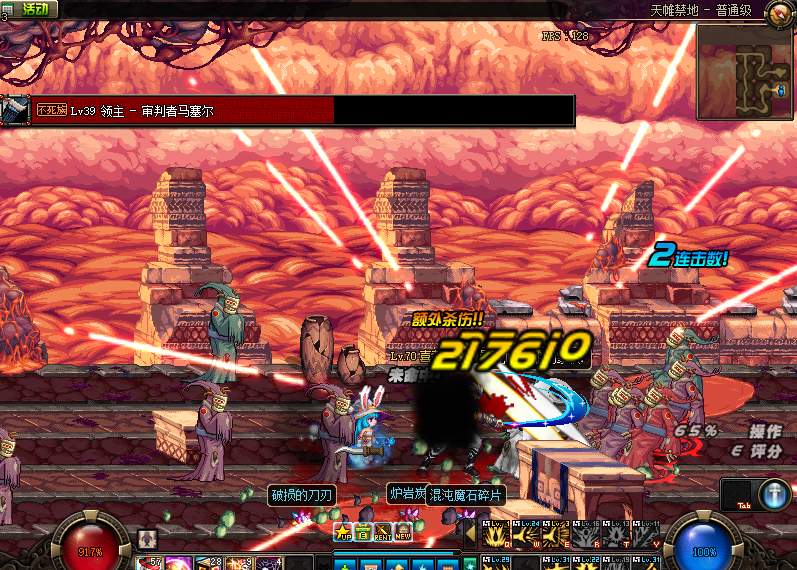Screen dimensions: 797x570
Task: Click the compass icon beside the dungeon name
Action: tap(778, 12)
